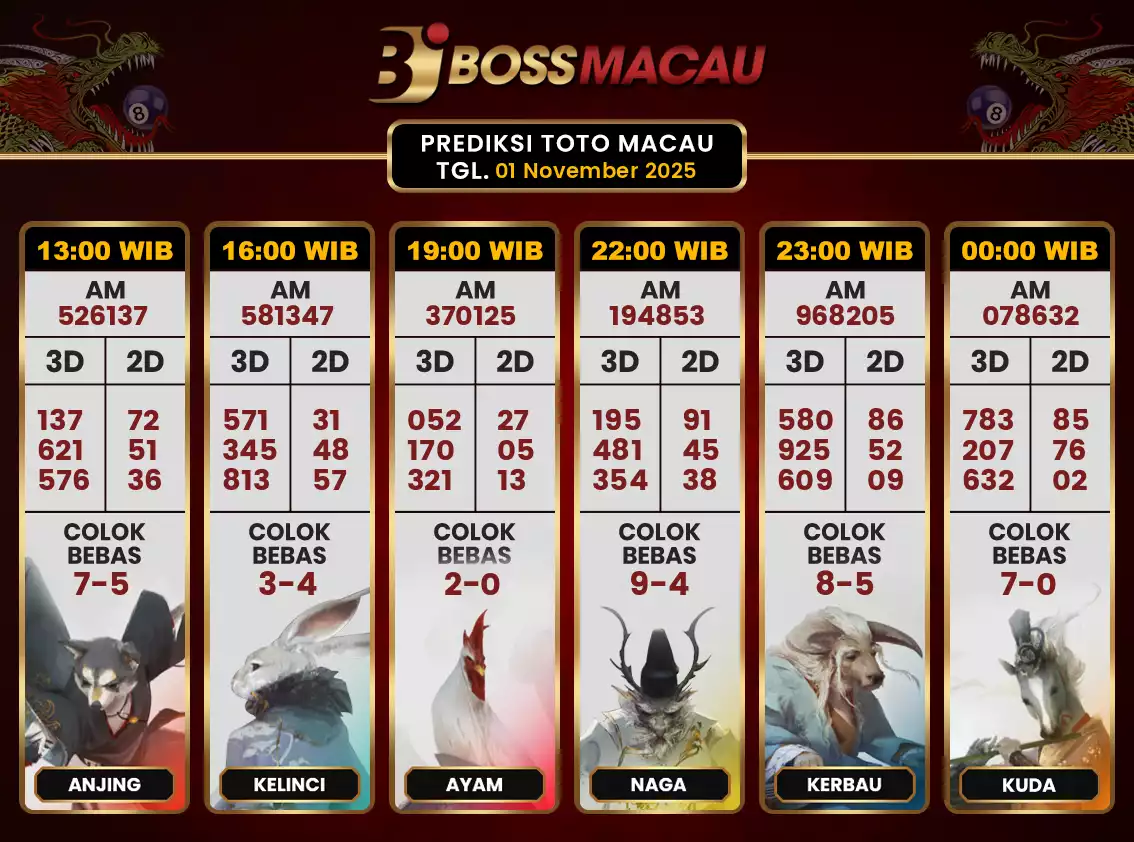Viewport: 1134px width, 842px height.
Task: Choose the KELINCI label button
Action: [x=289, y=785]
